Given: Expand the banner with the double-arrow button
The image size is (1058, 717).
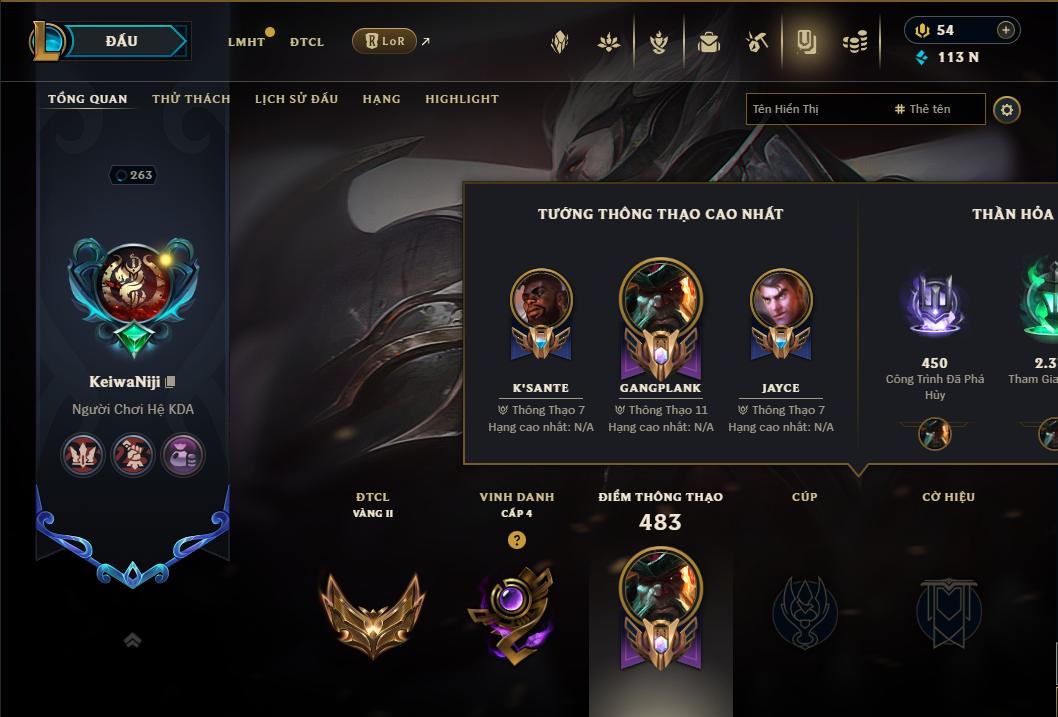Looking at the screenshot, I should pos(132,641).
